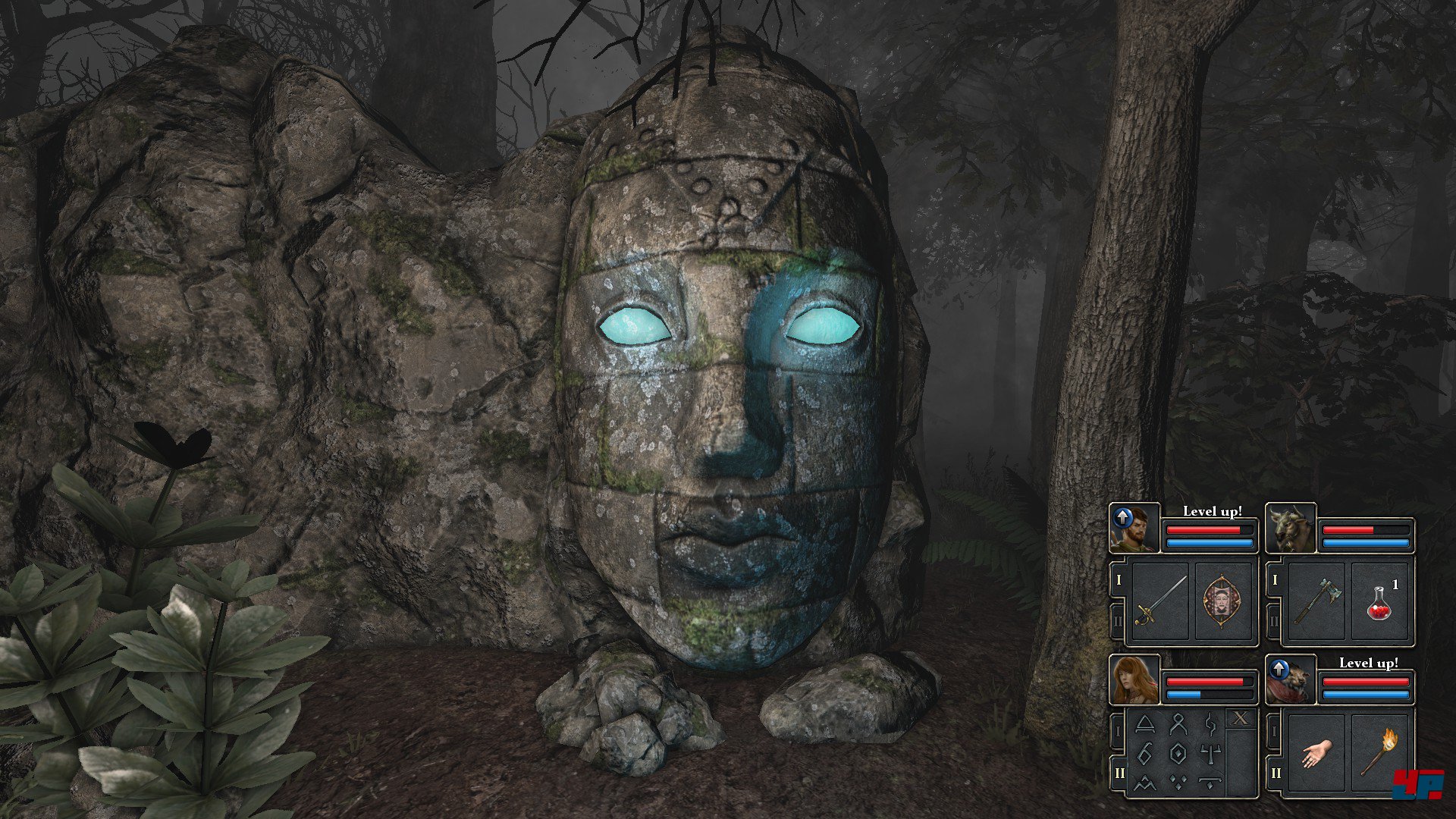The width and height of the screenshot is (1456, 819).
Task: Select the mountain-shaped rune
Action: click(1145, 783)
